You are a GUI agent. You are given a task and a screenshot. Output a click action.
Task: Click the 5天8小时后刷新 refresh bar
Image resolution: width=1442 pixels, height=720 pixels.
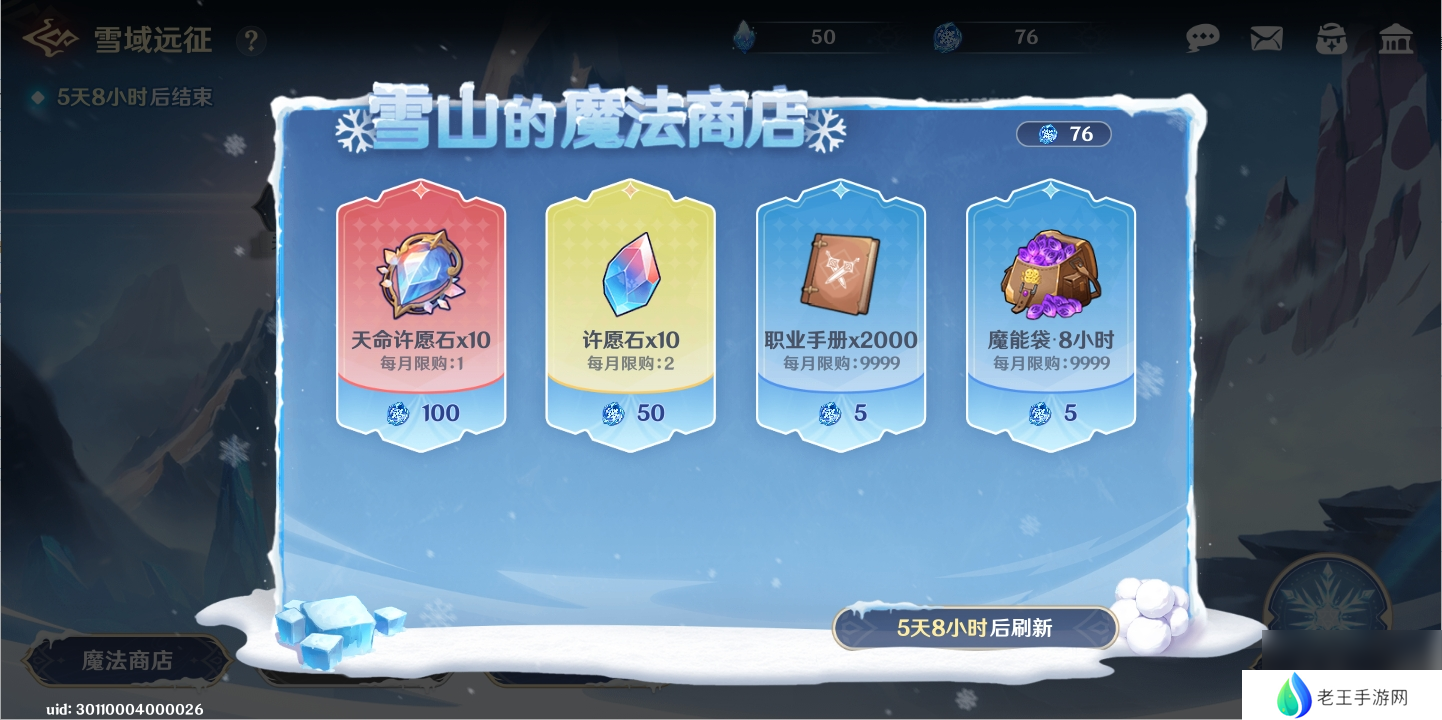[975, 628]
